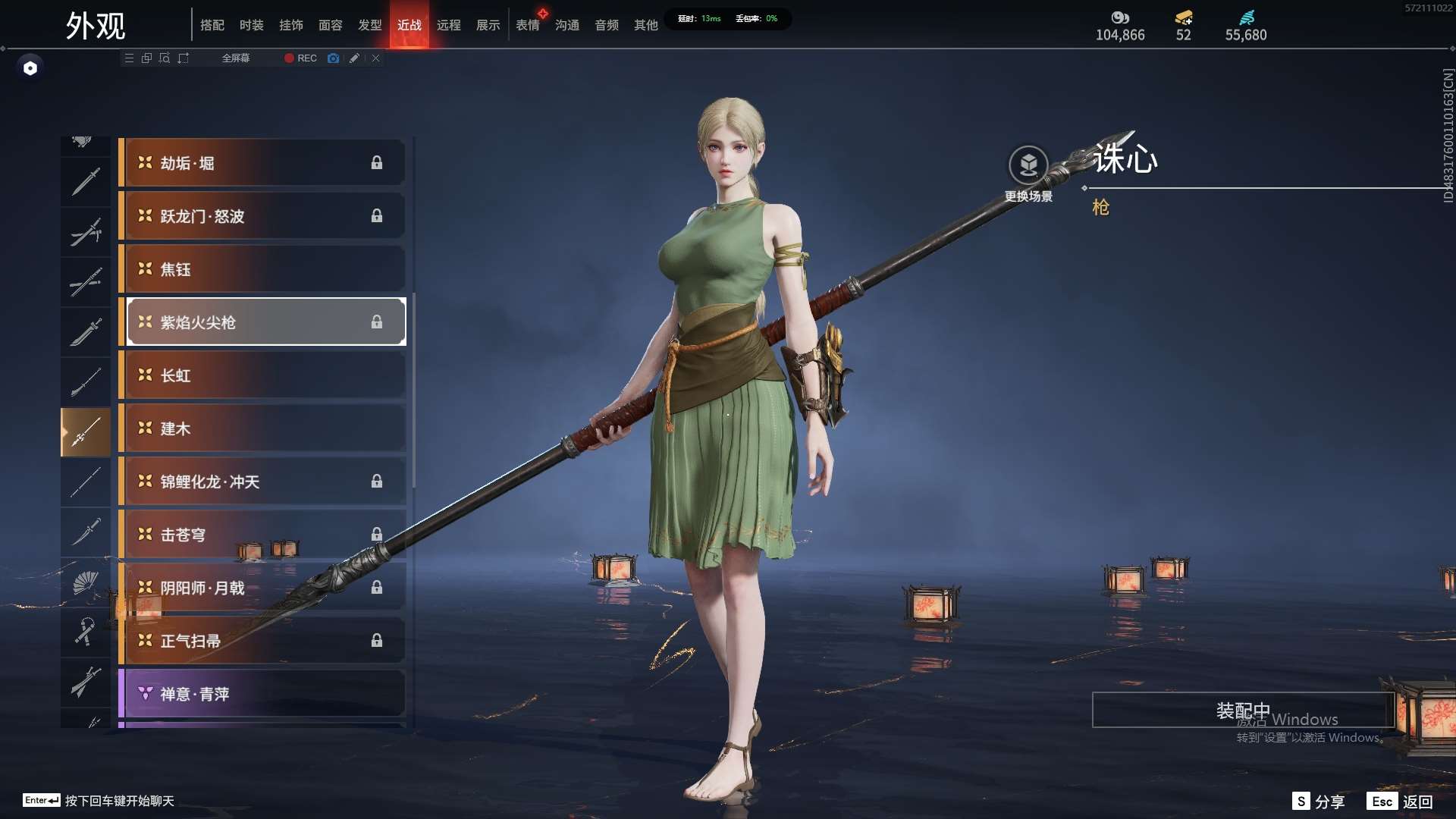Open the 远程 ranged weapon tab
The image size is (1456, 819).
point(449,25)
